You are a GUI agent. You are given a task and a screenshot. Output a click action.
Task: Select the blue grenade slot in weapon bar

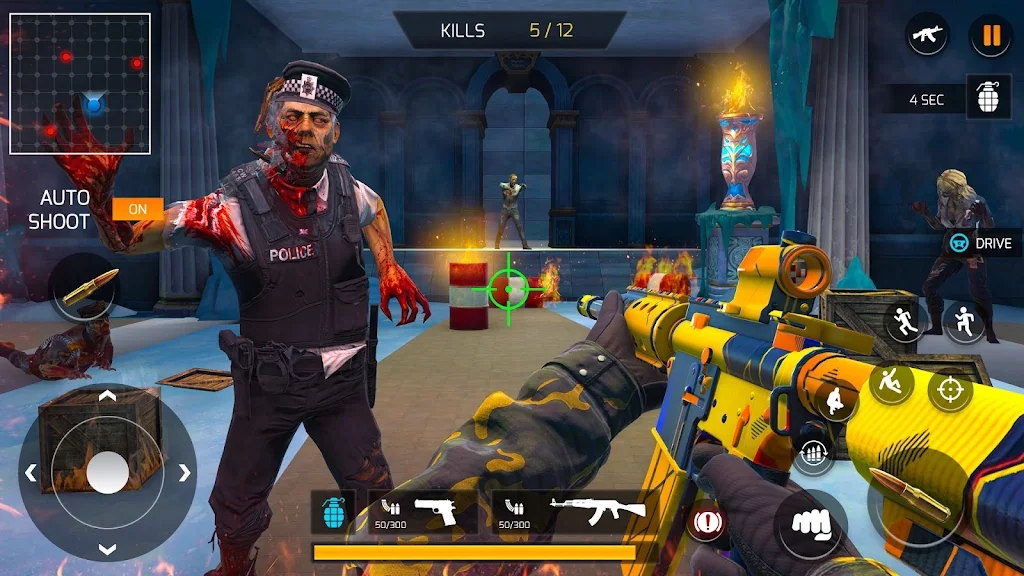coord(333,512)
